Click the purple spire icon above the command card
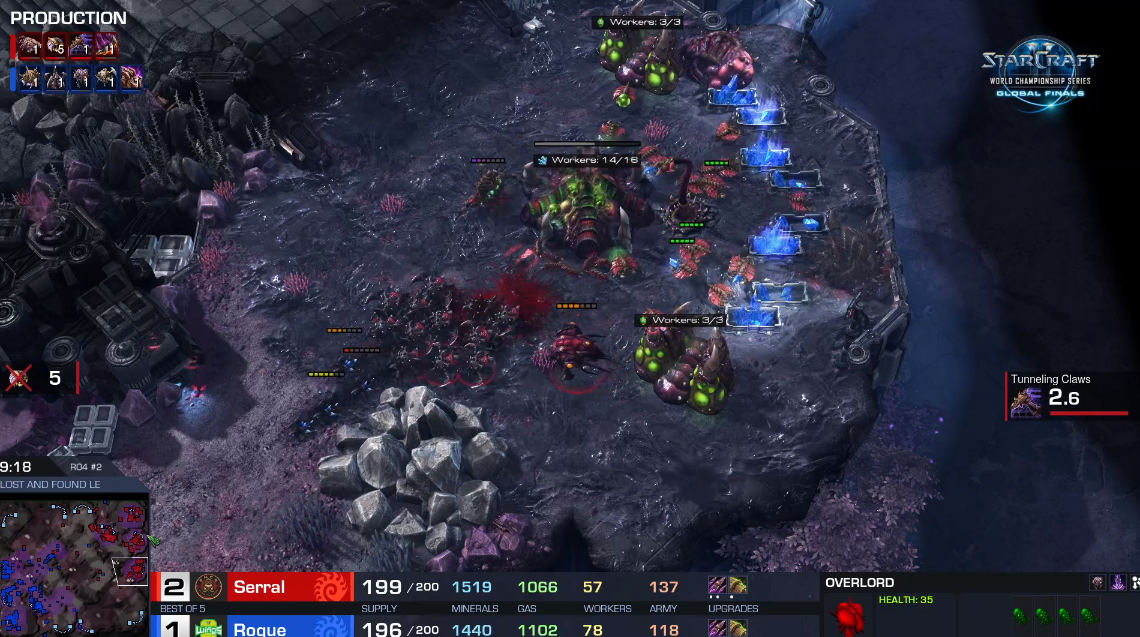 (x=1119, y=583)
